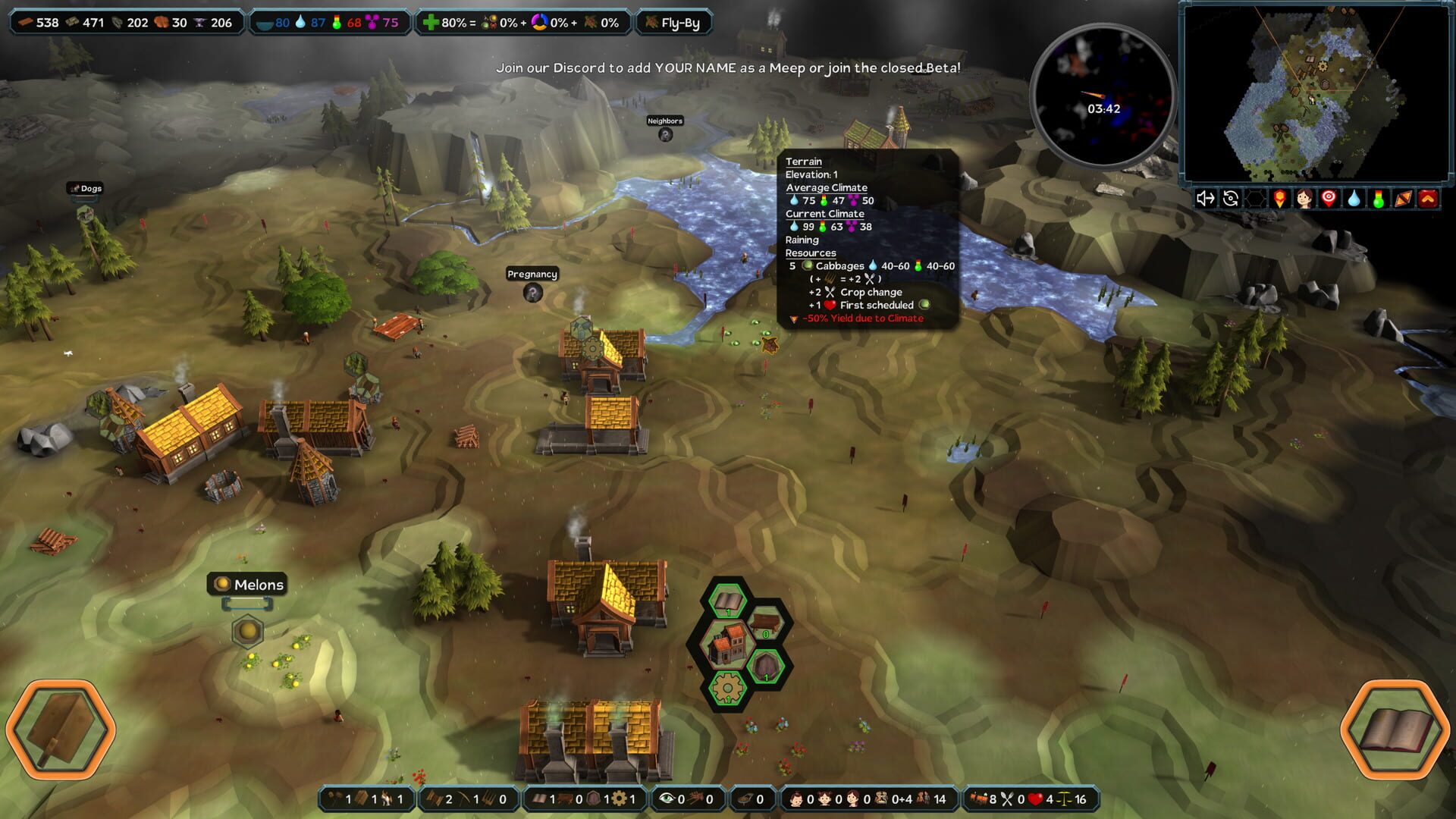Click the camera rotate reset icon
Image resolution: width=1456 pixels, height=819 pixels.
point(1231,199)
